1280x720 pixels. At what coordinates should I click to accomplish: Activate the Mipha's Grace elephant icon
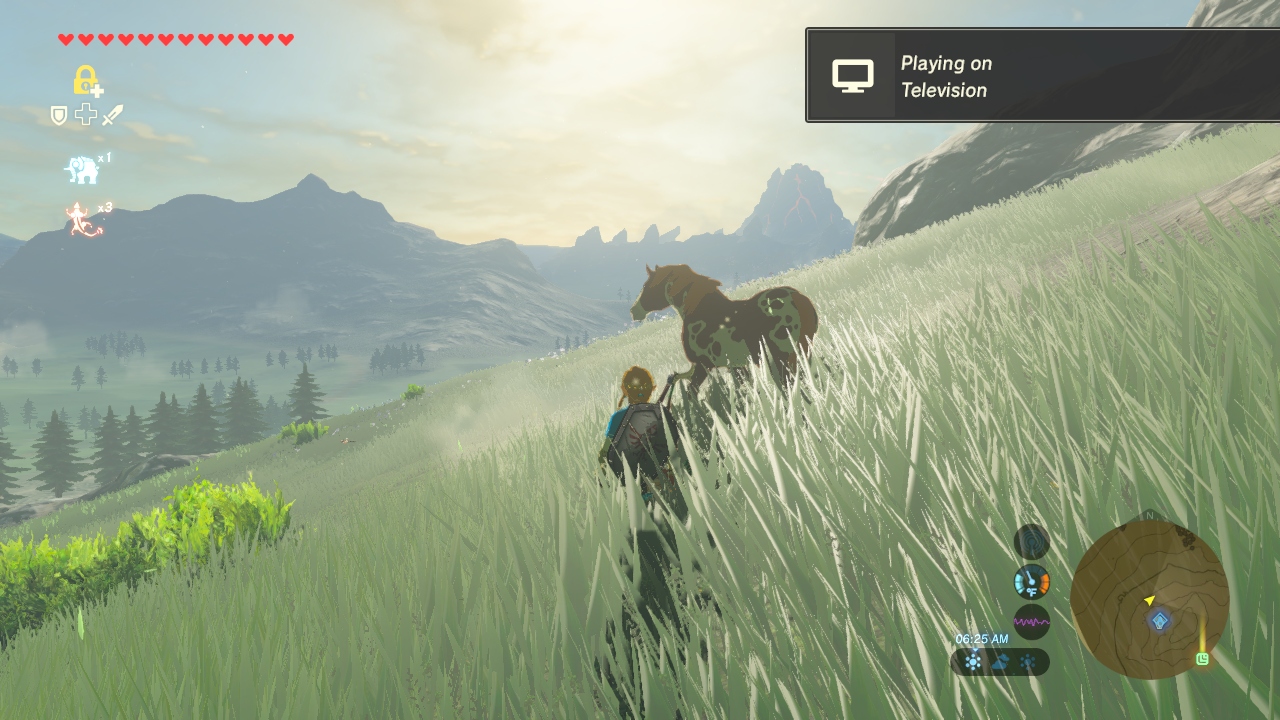click(x=83, y=169)
